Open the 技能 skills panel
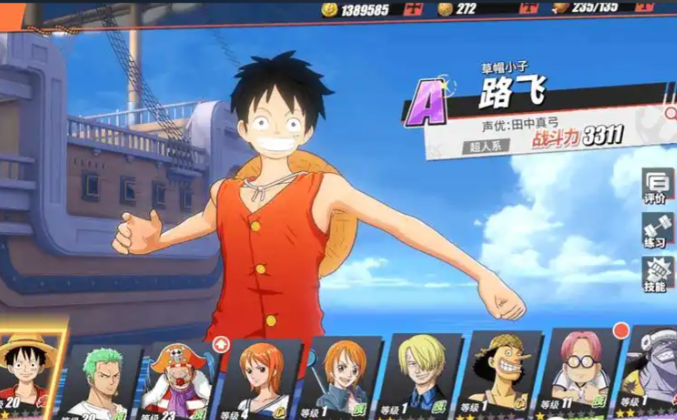Viewport: 677px width, 420px height. pyautogui.click(x=656, y=275)
